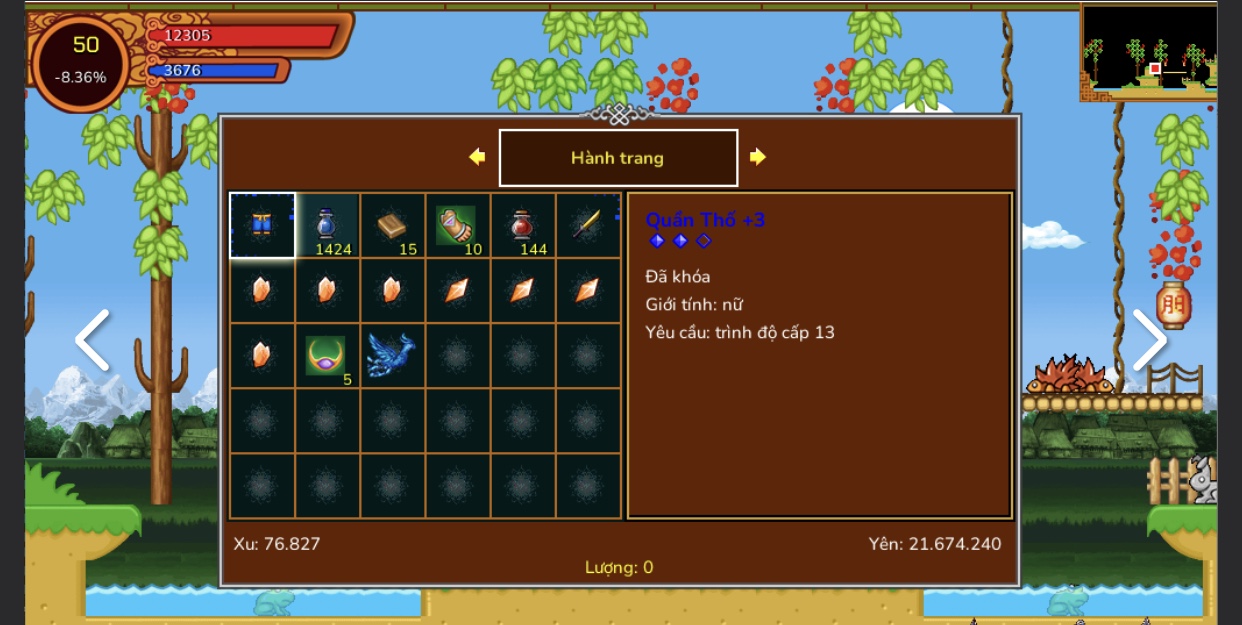1242x625 pixels.
Task: Go to next panel with yellow right arrow
Action: [x=758, y=157]
